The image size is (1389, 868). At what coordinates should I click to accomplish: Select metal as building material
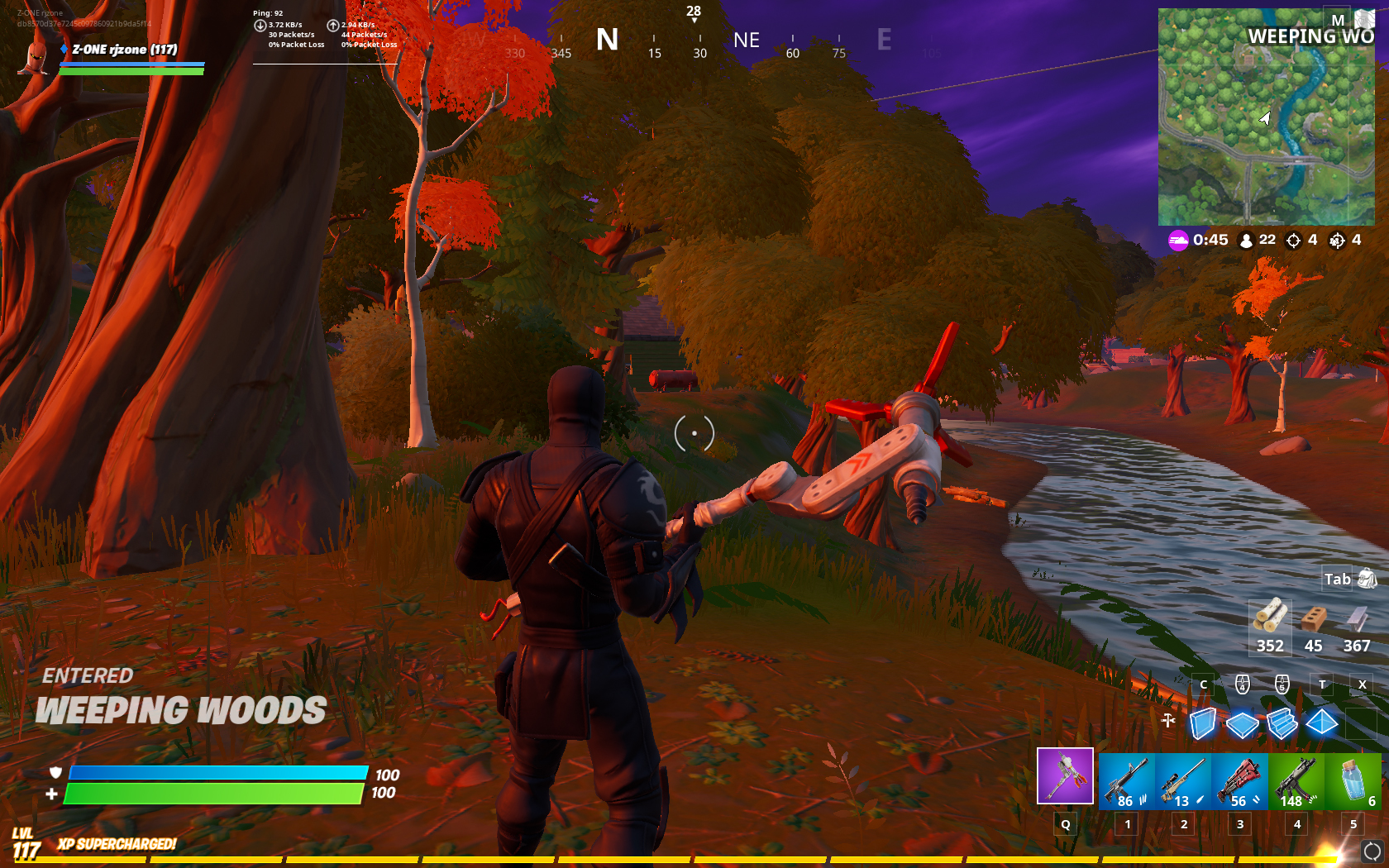tap(1357, 626)
